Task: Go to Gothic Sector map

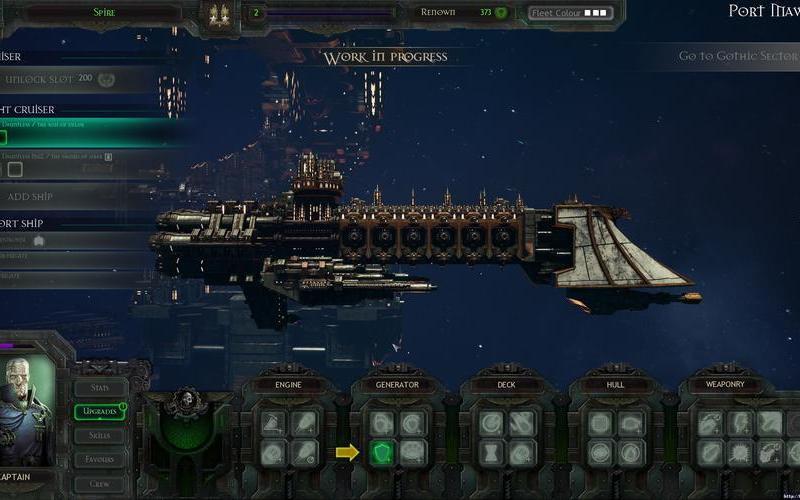Action: (x=737, y=56)
